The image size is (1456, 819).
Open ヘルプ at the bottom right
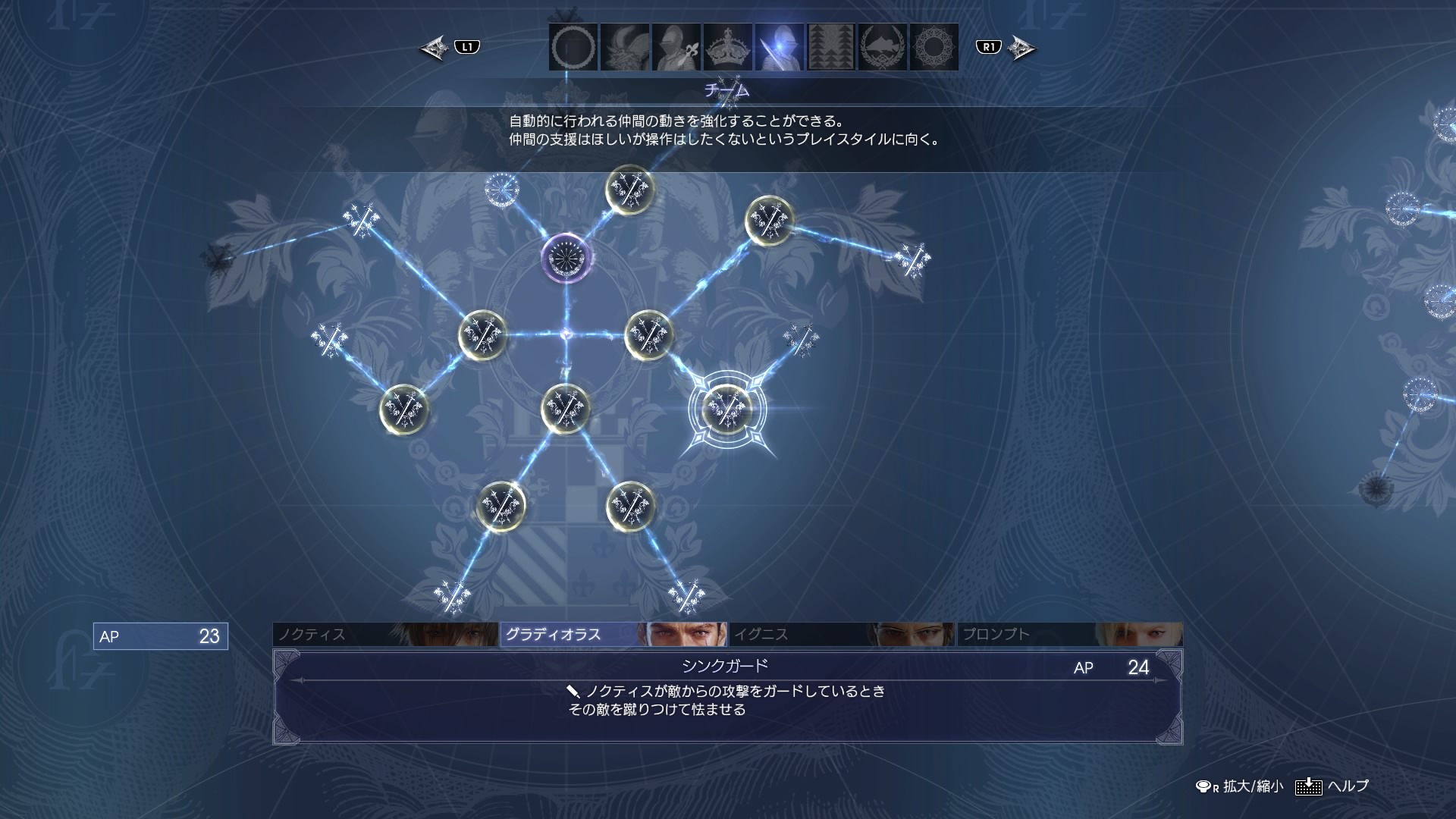pos(1333,786)
